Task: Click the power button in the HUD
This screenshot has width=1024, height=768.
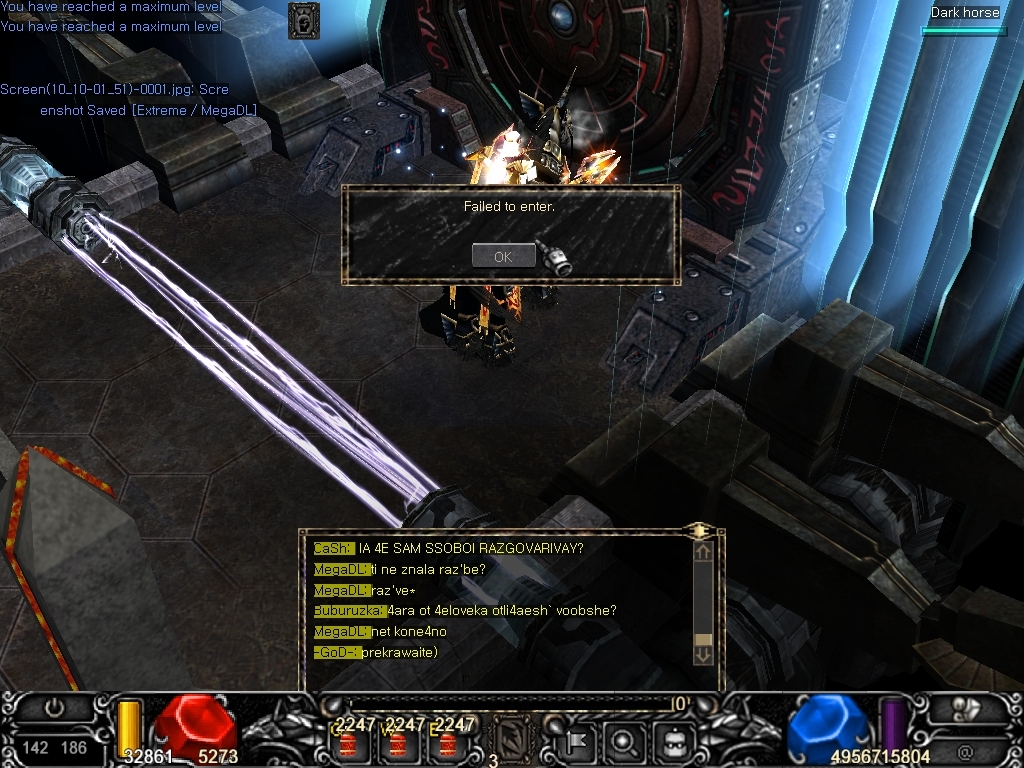Action: [54, 708]
